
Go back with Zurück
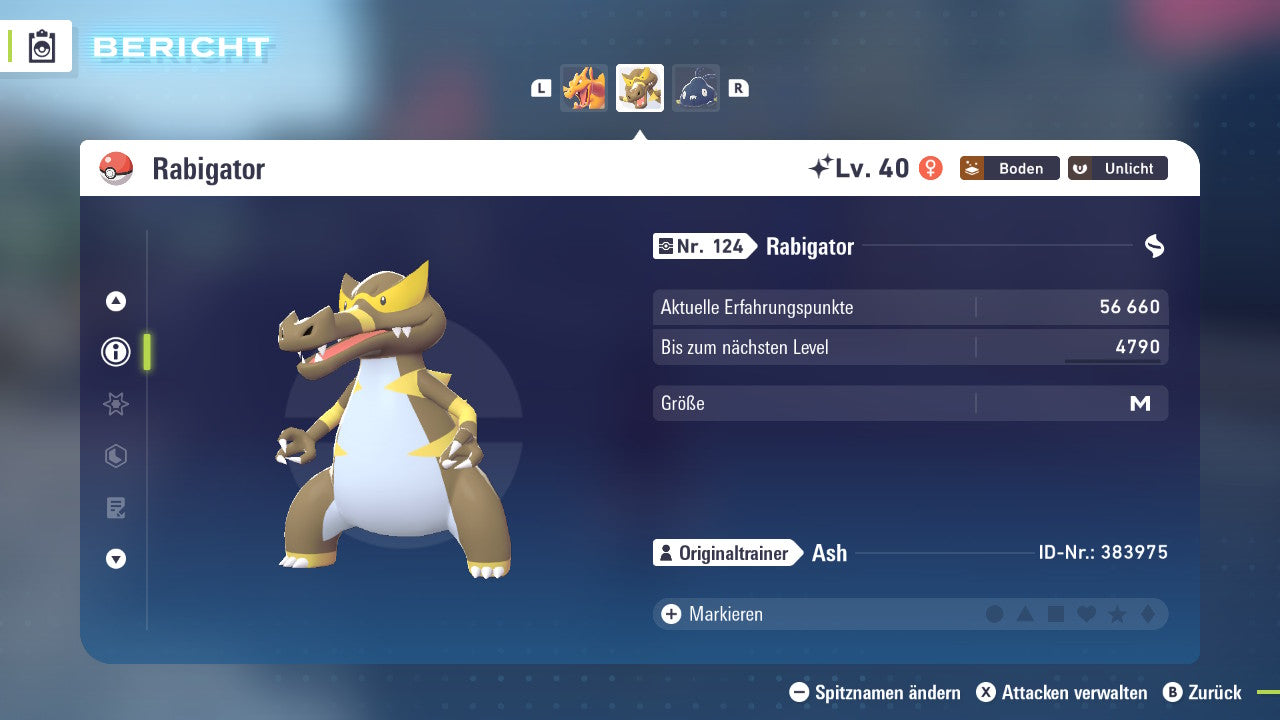tap(1202, 692)
